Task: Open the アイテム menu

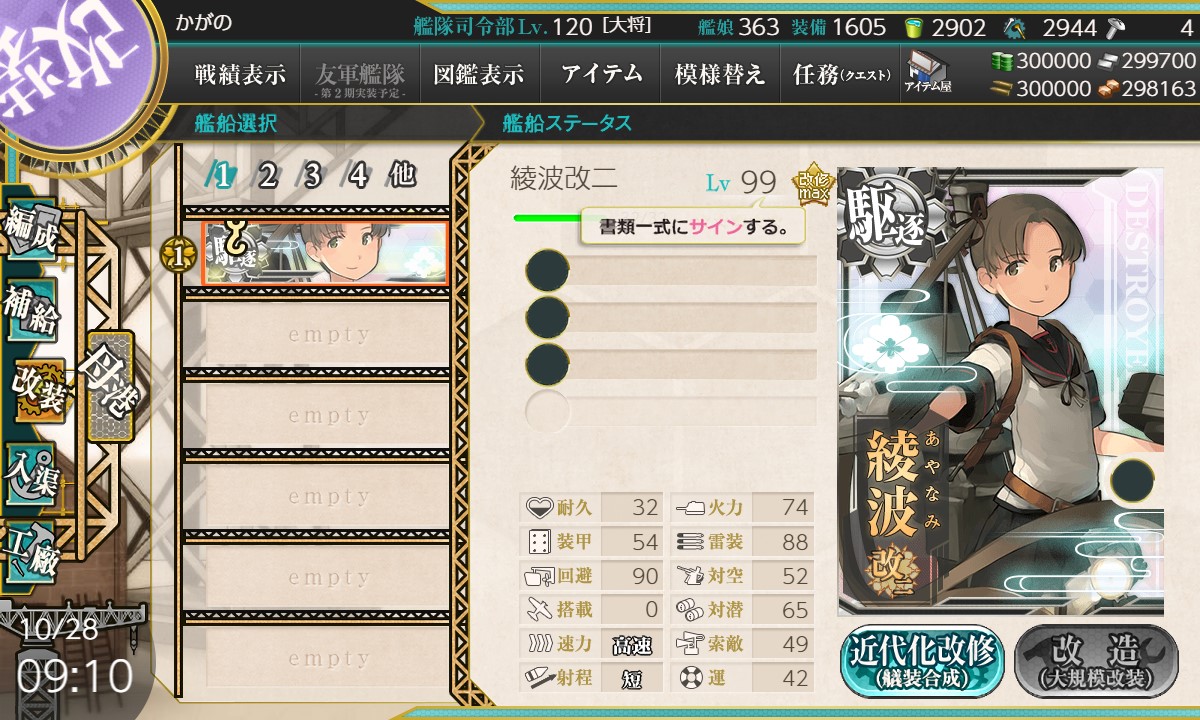Action: tap(600, 74)
